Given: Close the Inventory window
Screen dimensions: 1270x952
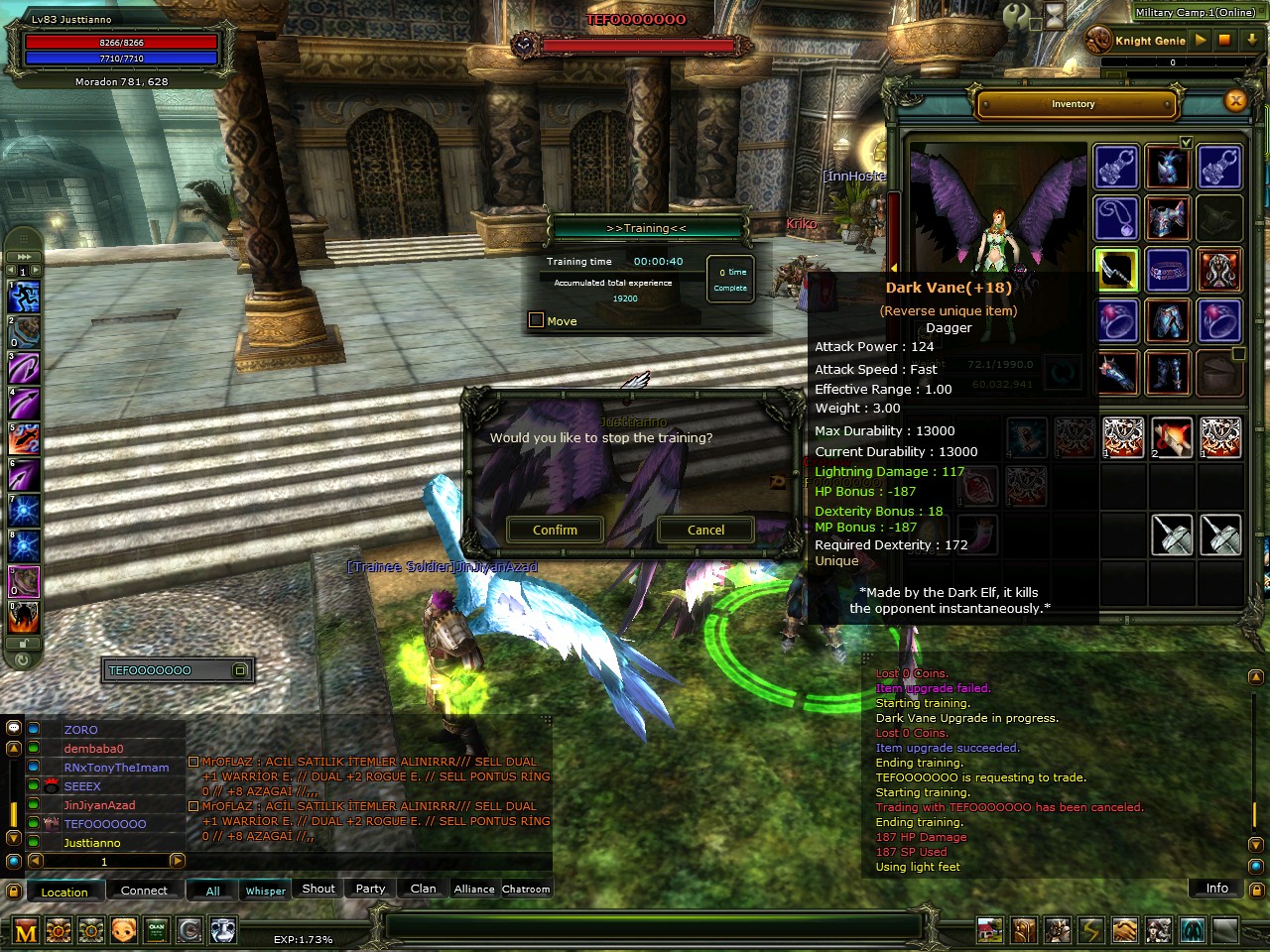Looking at the screenshot, I should [1235, 101].
